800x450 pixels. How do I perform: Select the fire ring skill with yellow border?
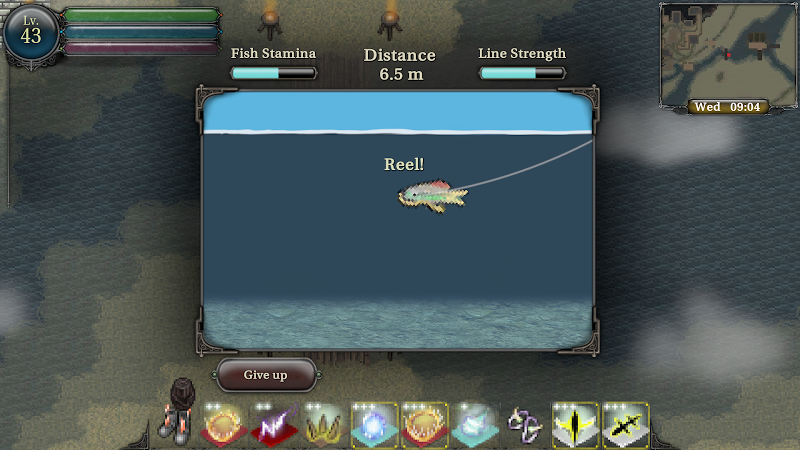point(425,427)
